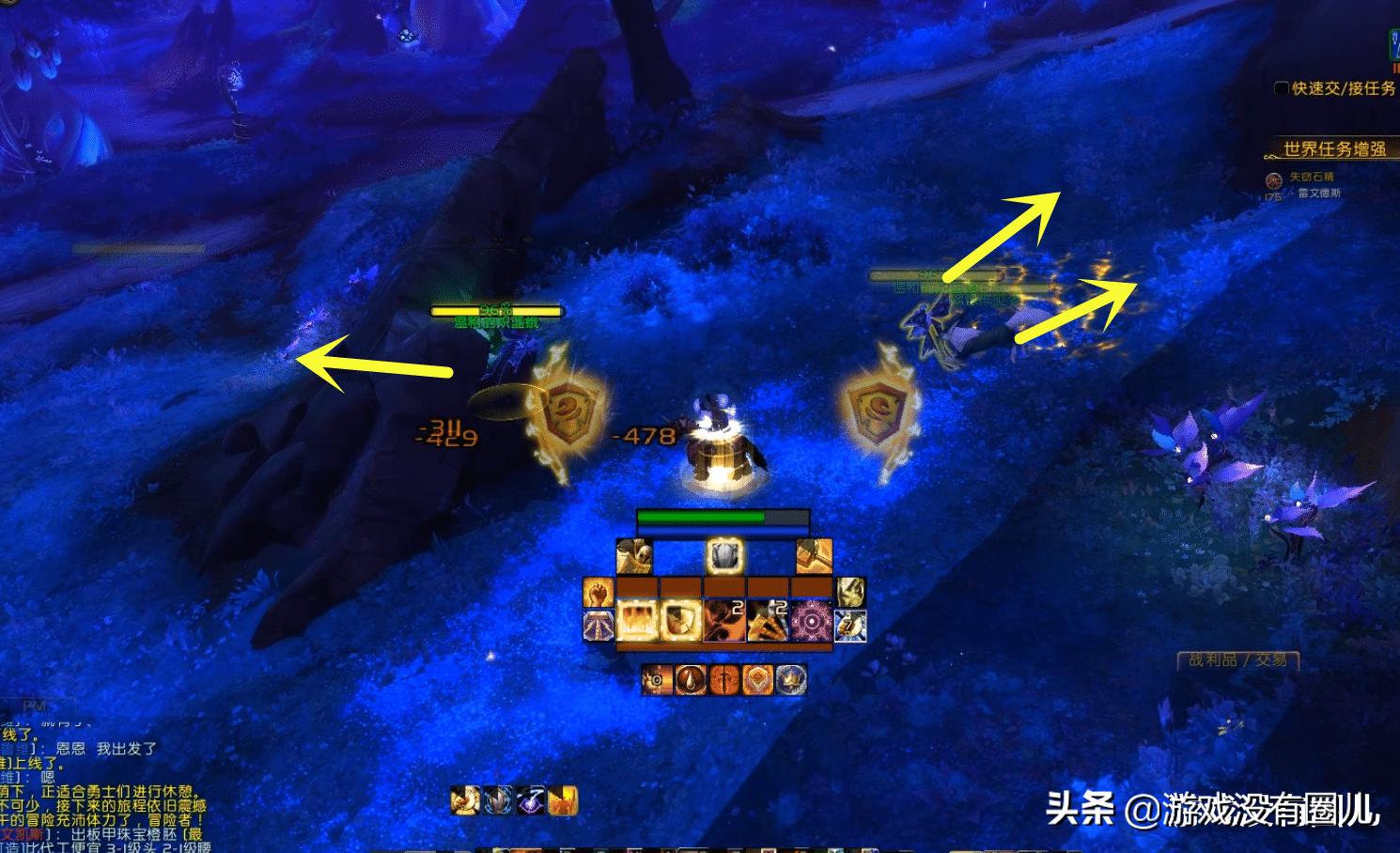This screenshot has height=853, width=1400.
Task: Select the glowing shield ability on the action bar
Action: coord(723,556)
